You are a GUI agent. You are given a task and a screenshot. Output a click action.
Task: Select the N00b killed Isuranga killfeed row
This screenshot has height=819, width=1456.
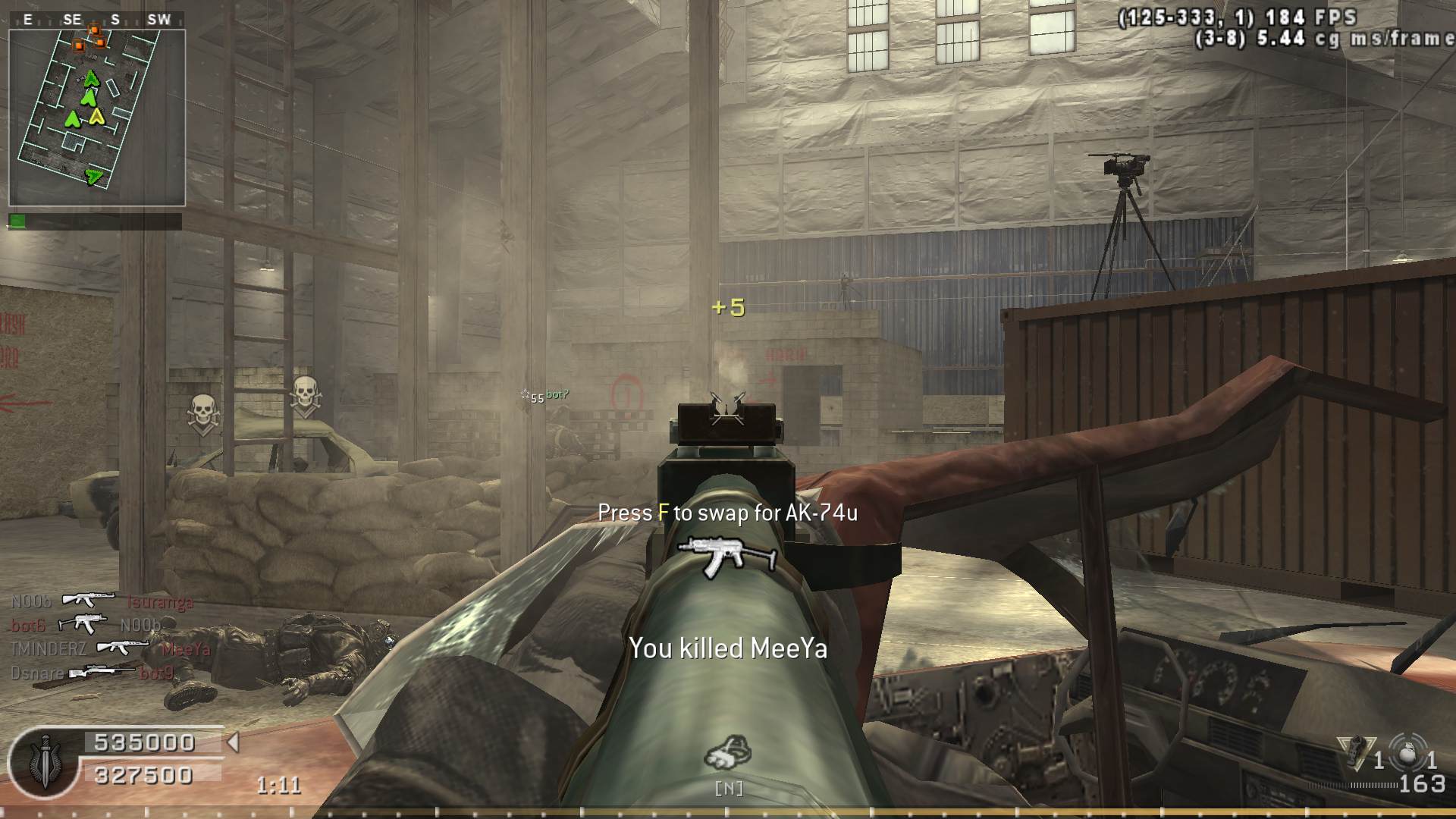(102, 601)
